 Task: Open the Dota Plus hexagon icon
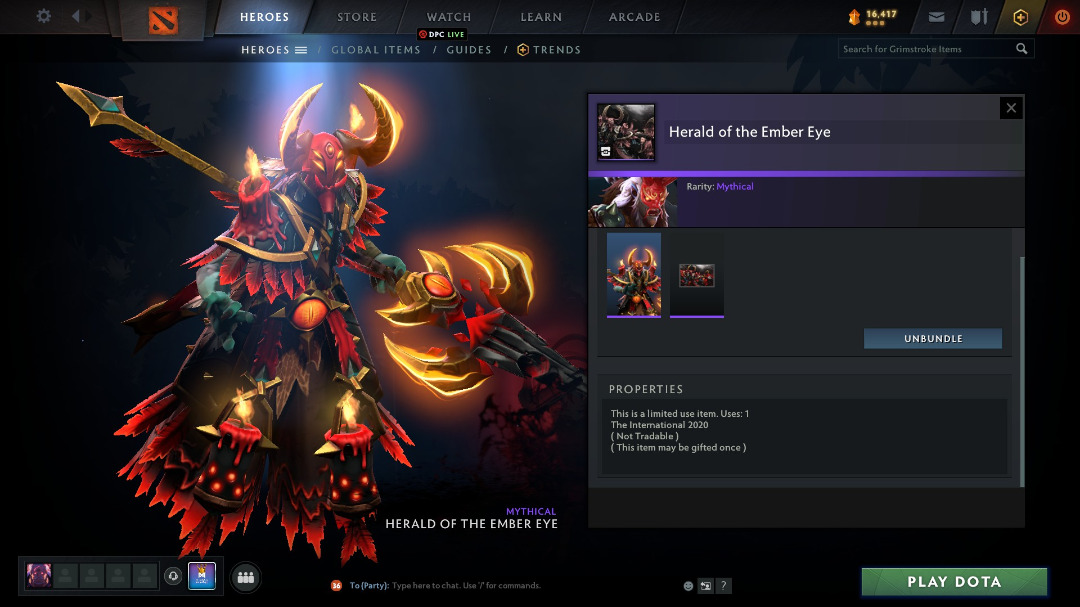tap(1020, 17)
